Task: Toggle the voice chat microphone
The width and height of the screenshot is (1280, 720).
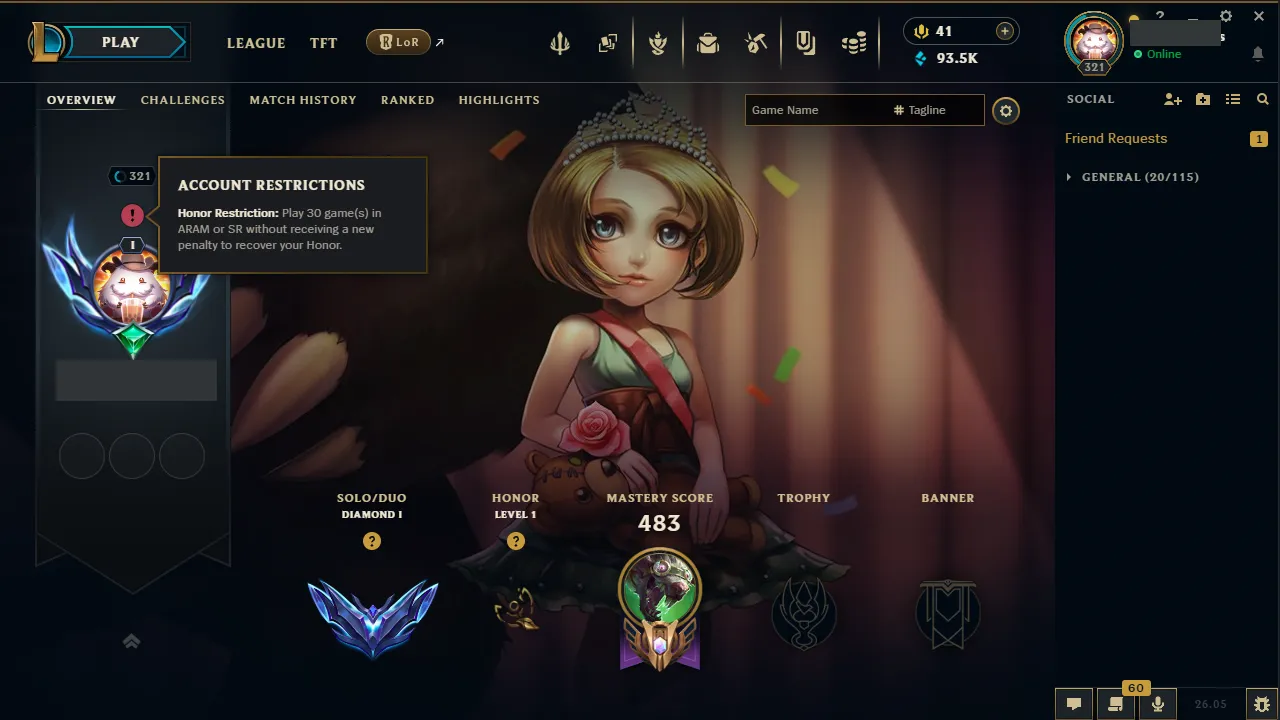Action: (x=1157, y=703)
